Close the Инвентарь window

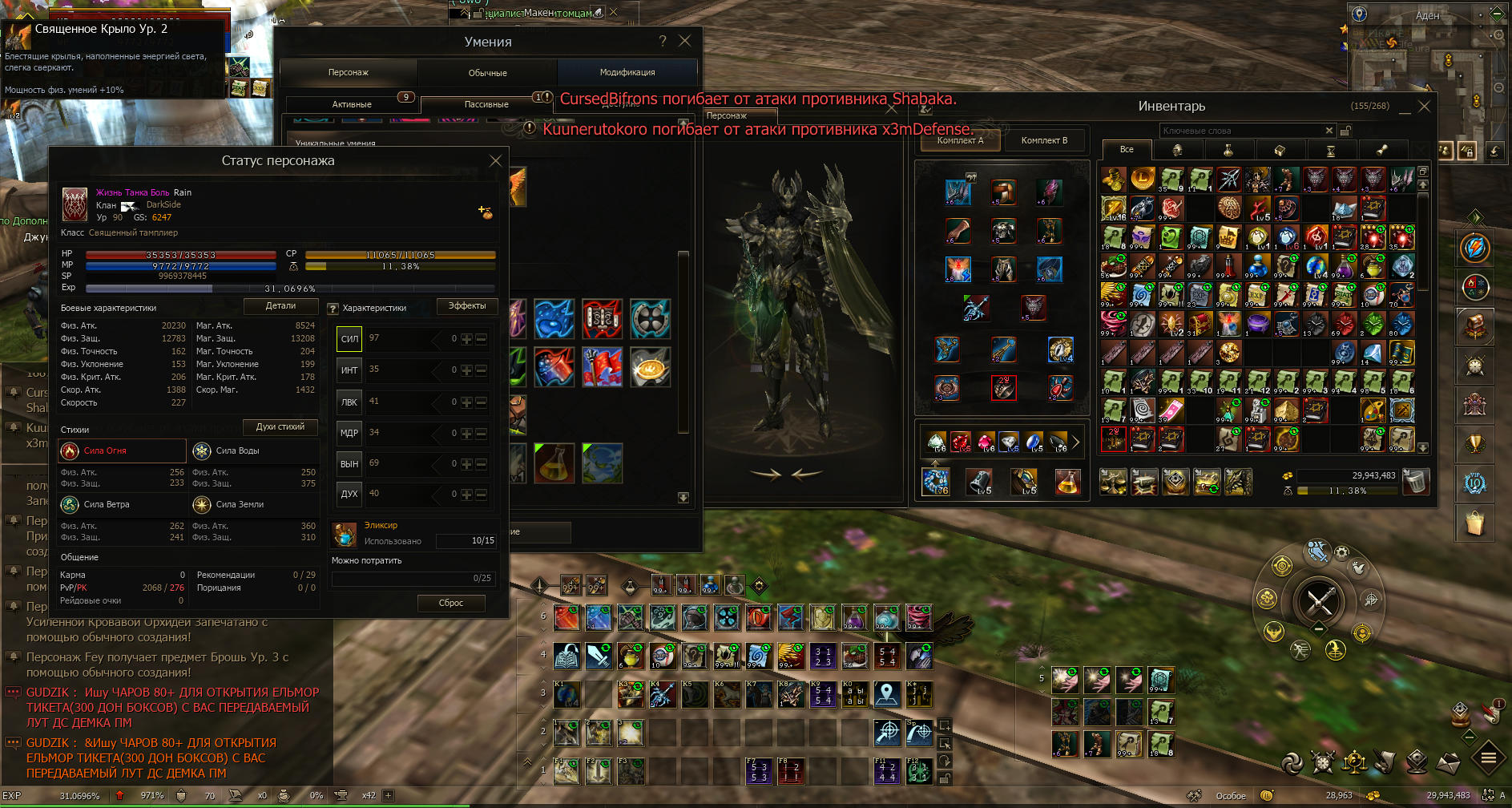[x=1424, y=106]
